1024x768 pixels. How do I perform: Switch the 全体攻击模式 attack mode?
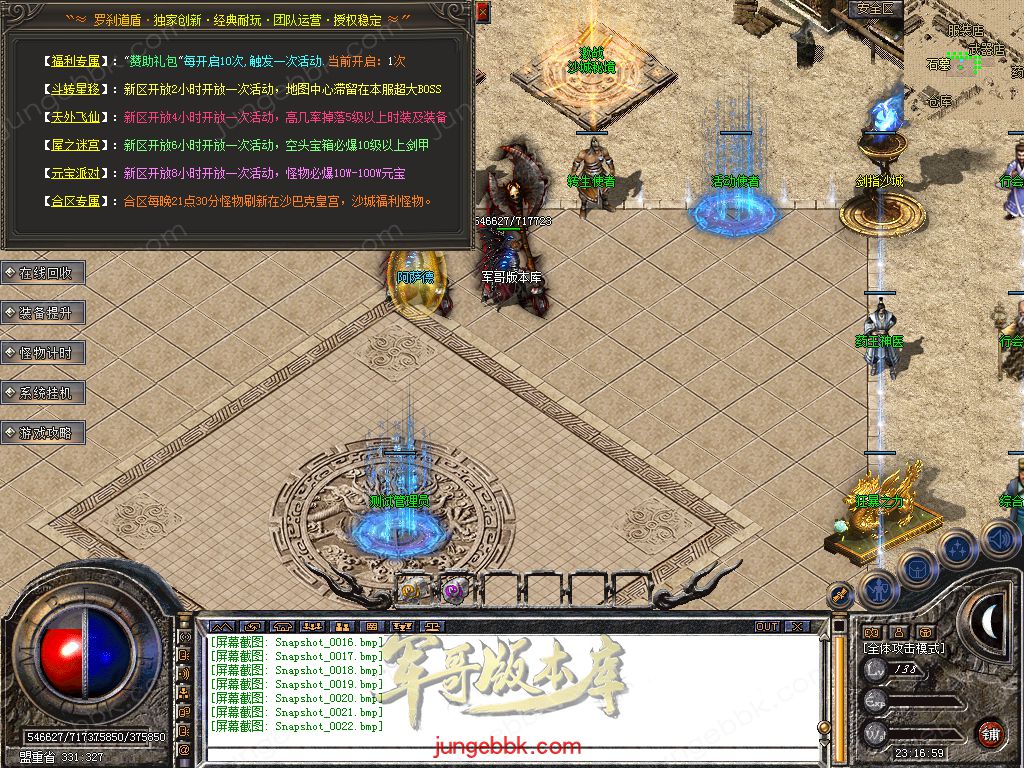point(903,649)
